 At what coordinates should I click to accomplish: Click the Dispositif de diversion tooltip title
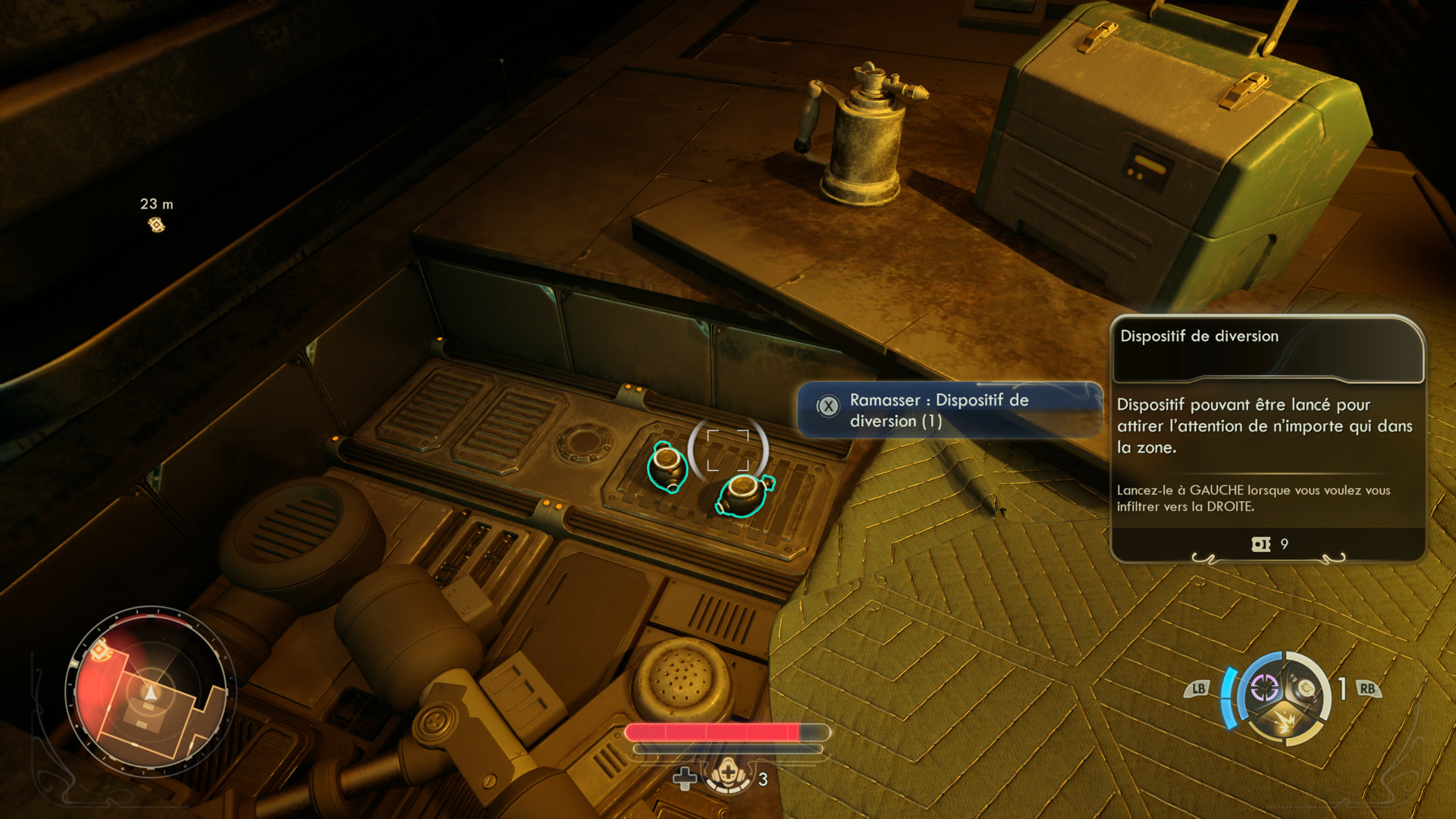tap(1199, 336)
